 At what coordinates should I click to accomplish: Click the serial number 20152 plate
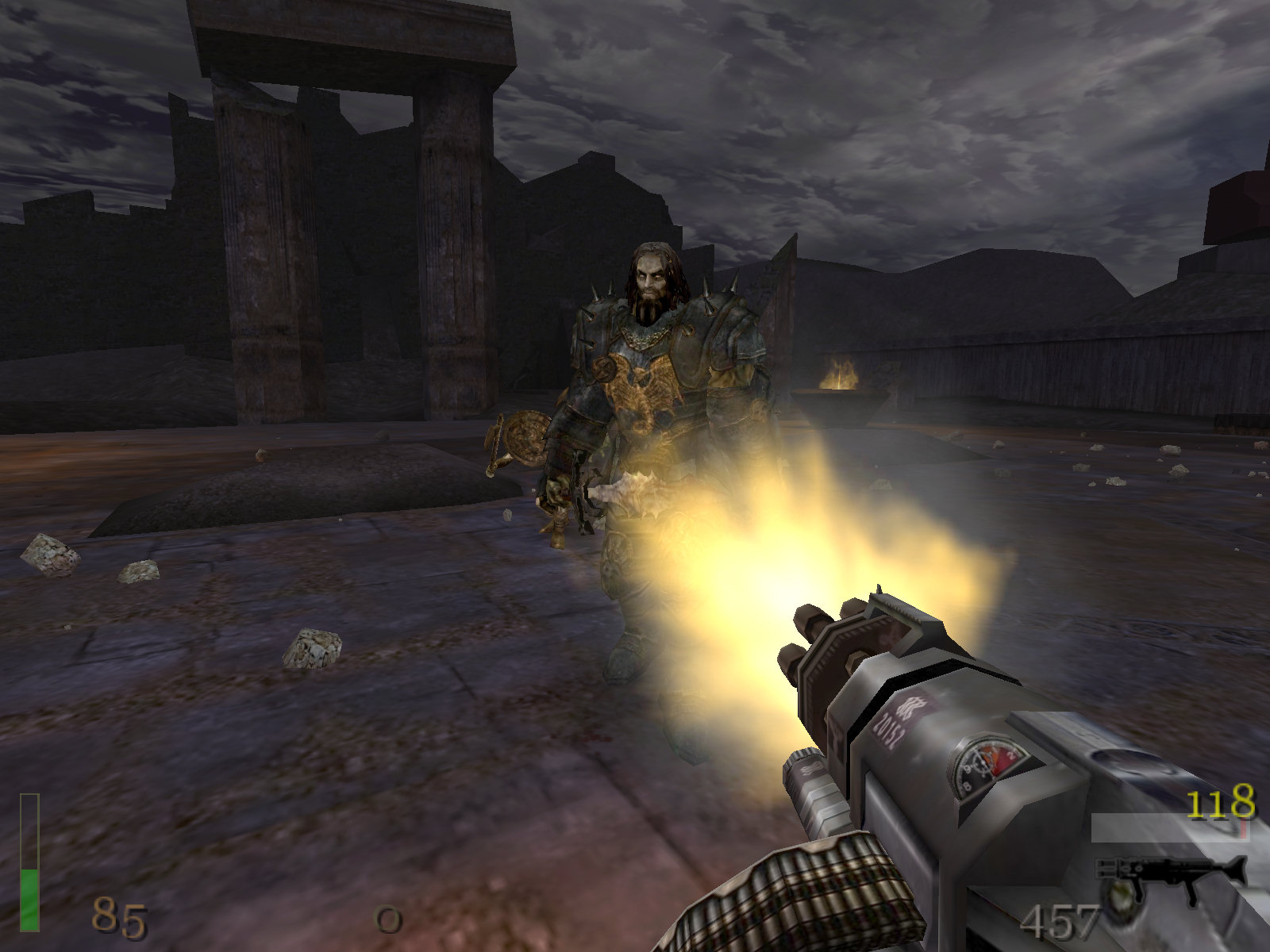pos(891,727)
